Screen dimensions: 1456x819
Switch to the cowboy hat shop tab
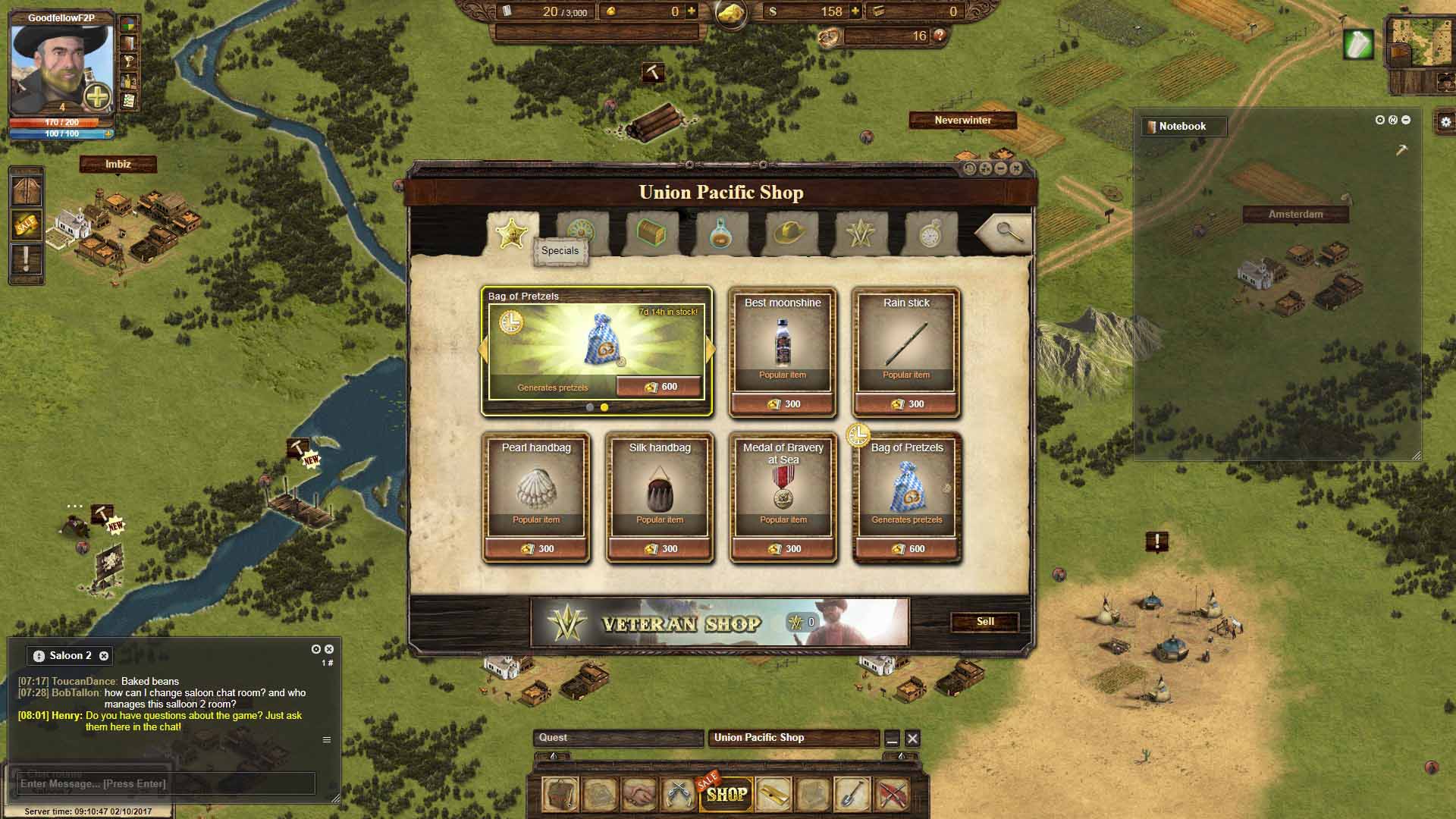789,233
